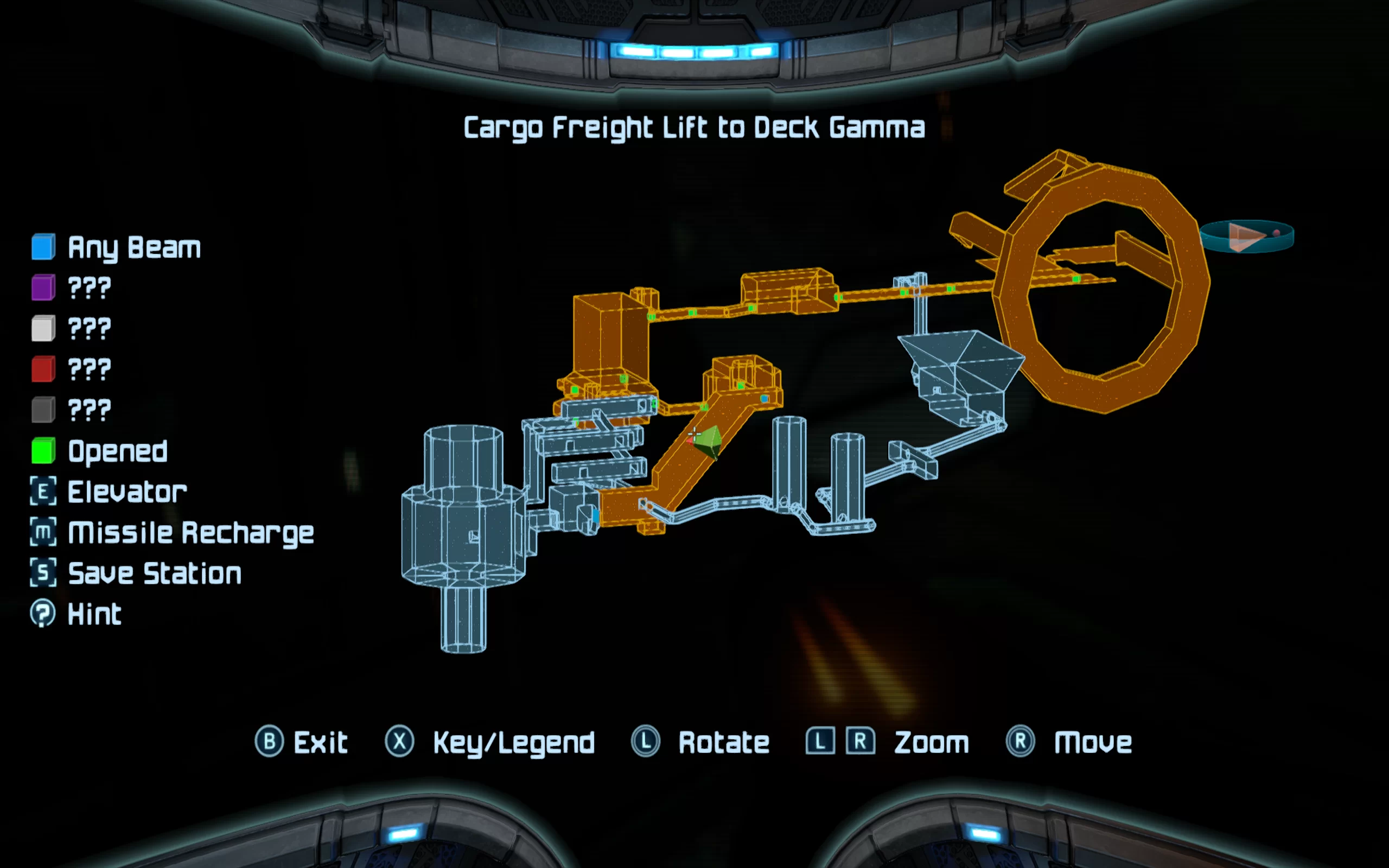Select the Any Beam legend entry
The image size is (1389, 868).
pos(117,247)
